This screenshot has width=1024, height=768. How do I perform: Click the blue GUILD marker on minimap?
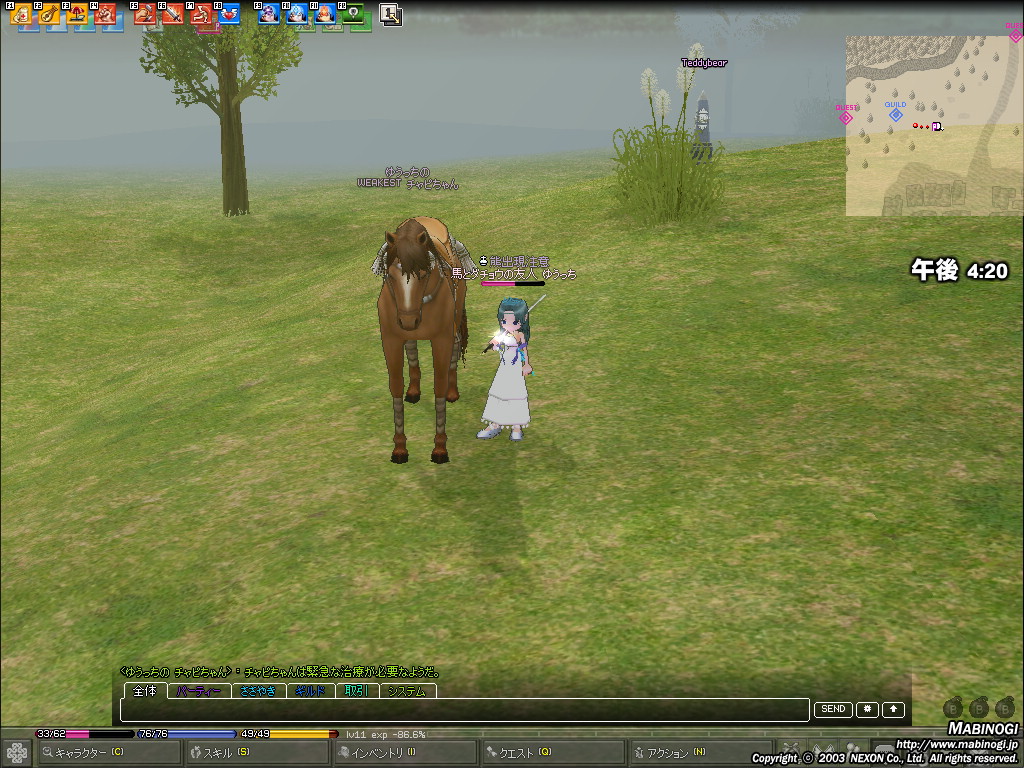pyautogui.click(x=895, y=115)
